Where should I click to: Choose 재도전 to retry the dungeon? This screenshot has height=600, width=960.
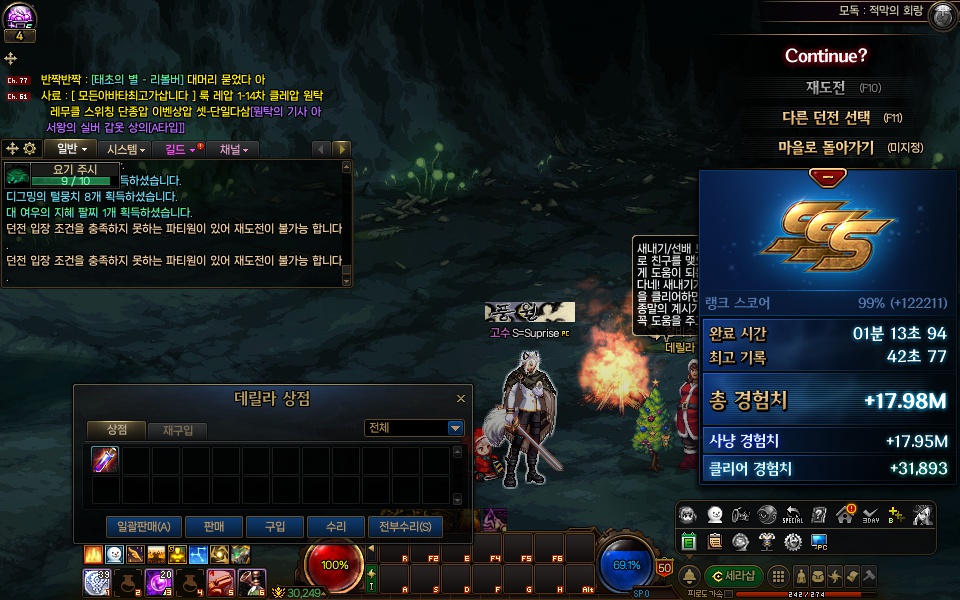[829, 87]
